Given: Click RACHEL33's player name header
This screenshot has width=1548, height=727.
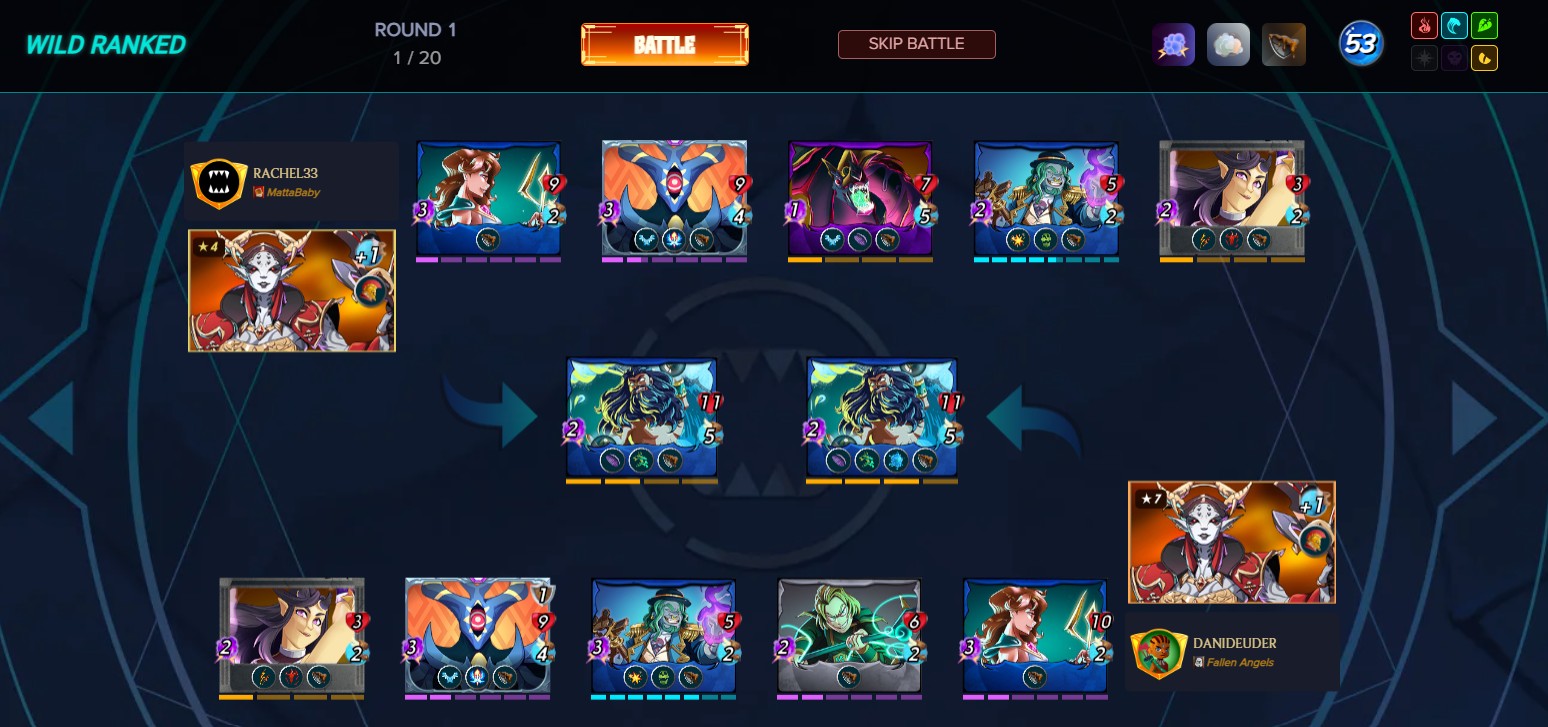Looking at the screenshot, I should pyautogui.click(x=286, y=173).
